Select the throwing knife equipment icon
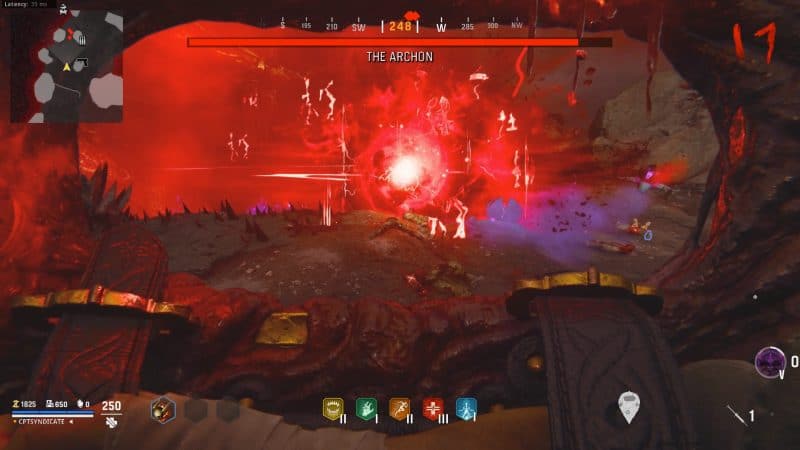800x450 pixels. tap(736, 415)
